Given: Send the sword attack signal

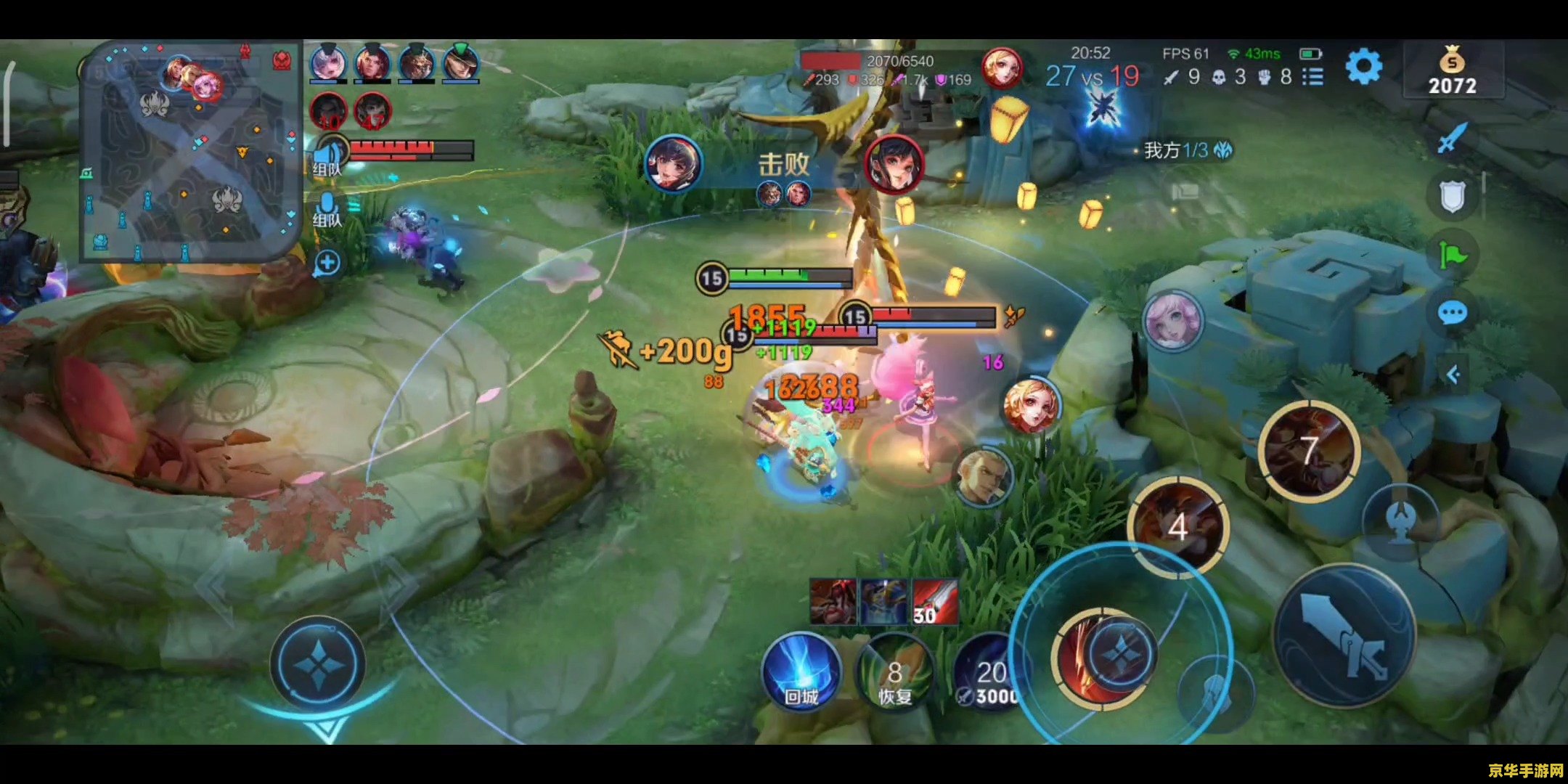Looking at the screenshot, I should click(1451, 136).
